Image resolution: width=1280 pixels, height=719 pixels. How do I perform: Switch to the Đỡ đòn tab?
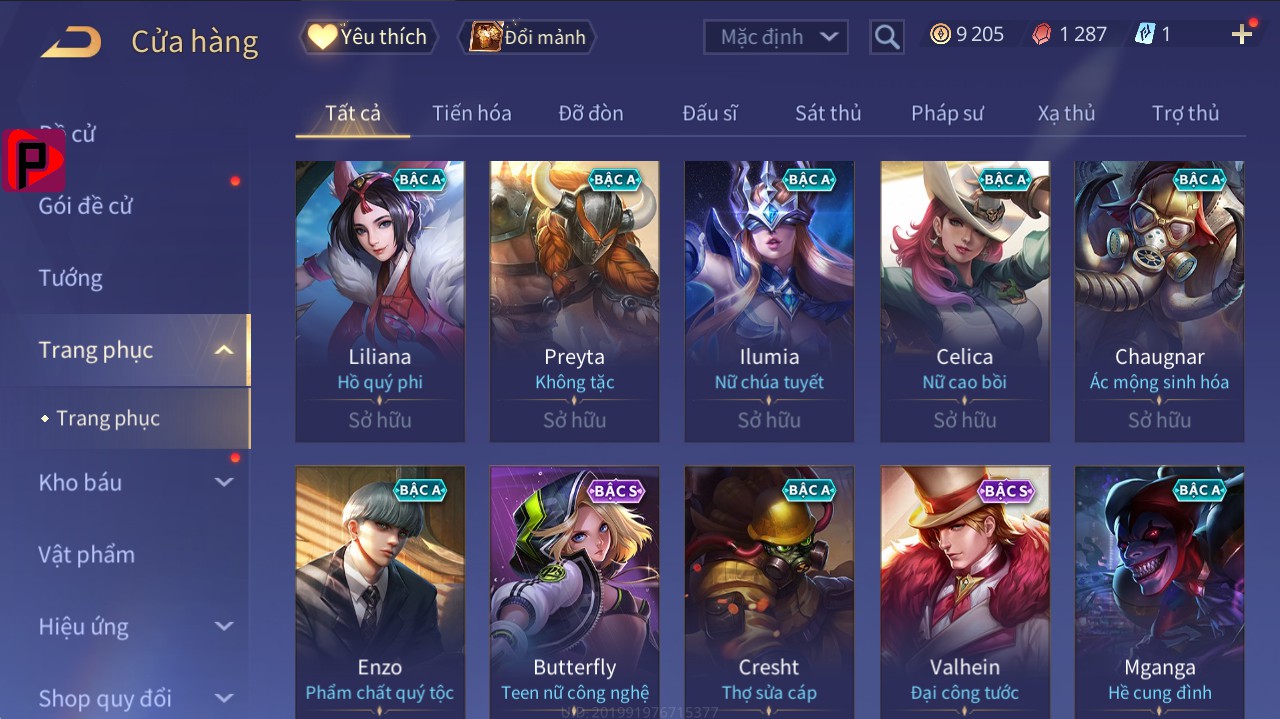591,113
